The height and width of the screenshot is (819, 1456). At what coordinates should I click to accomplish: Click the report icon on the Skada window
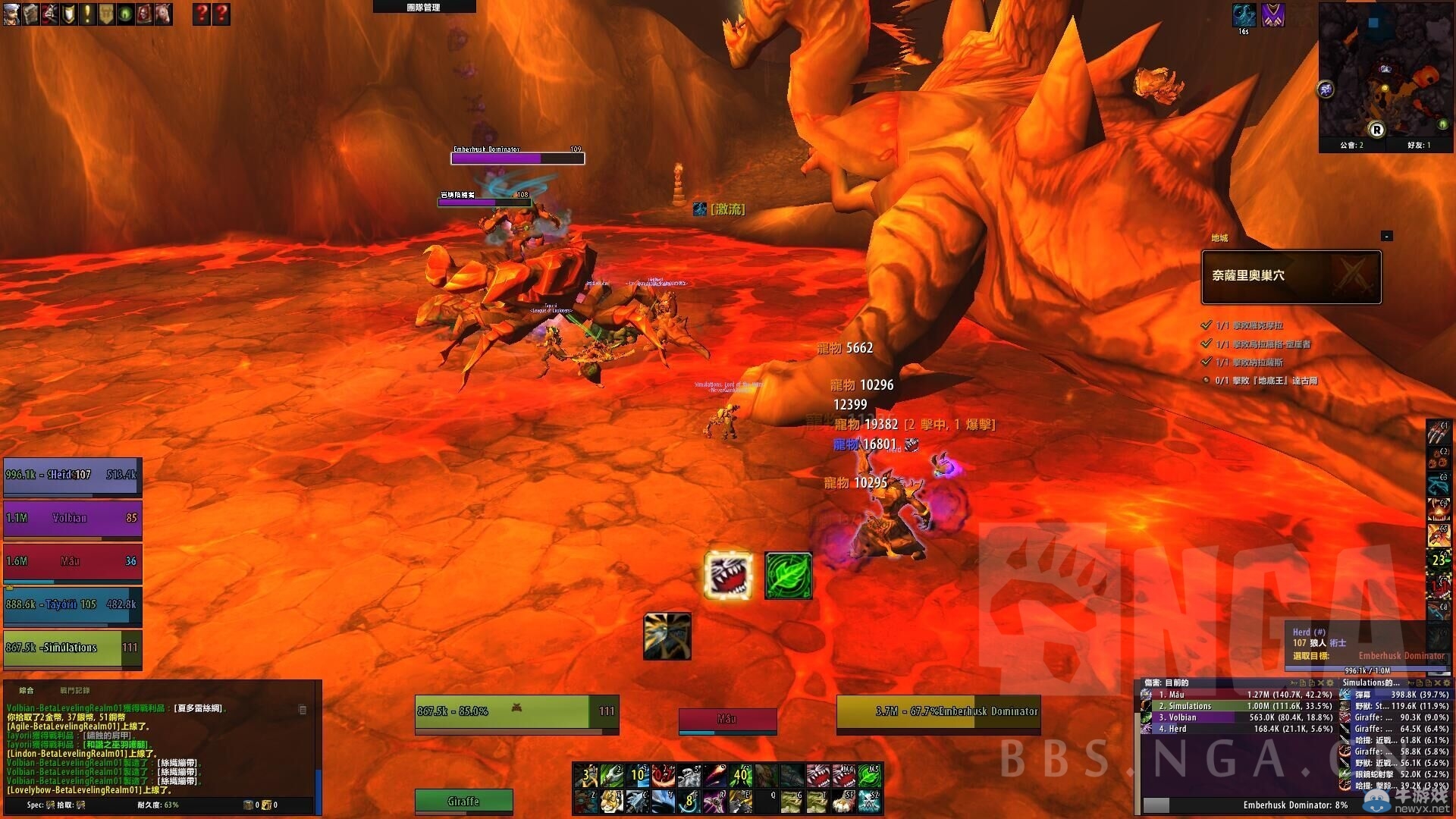(1303, 682)
